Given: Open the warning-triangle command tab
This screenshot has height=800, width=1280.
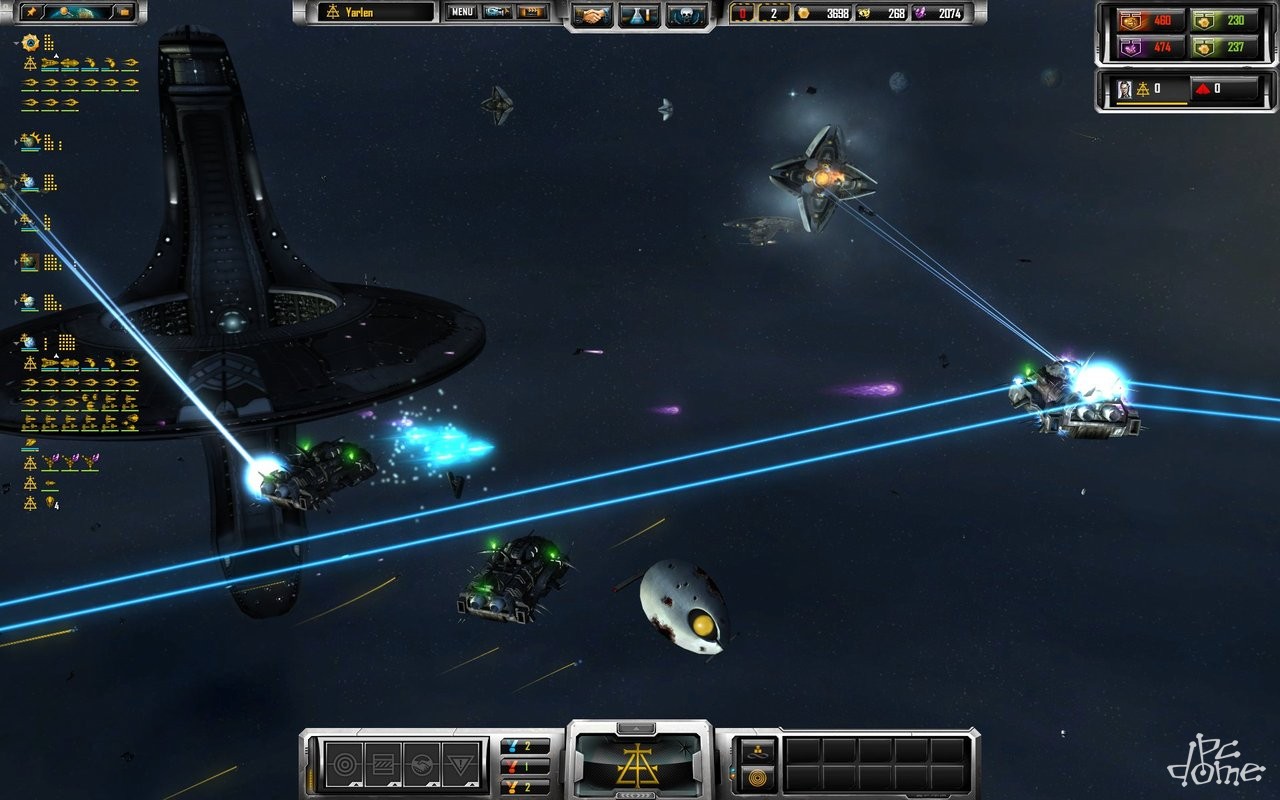Looking at the screenshot, I should click(x=462, y=766).
